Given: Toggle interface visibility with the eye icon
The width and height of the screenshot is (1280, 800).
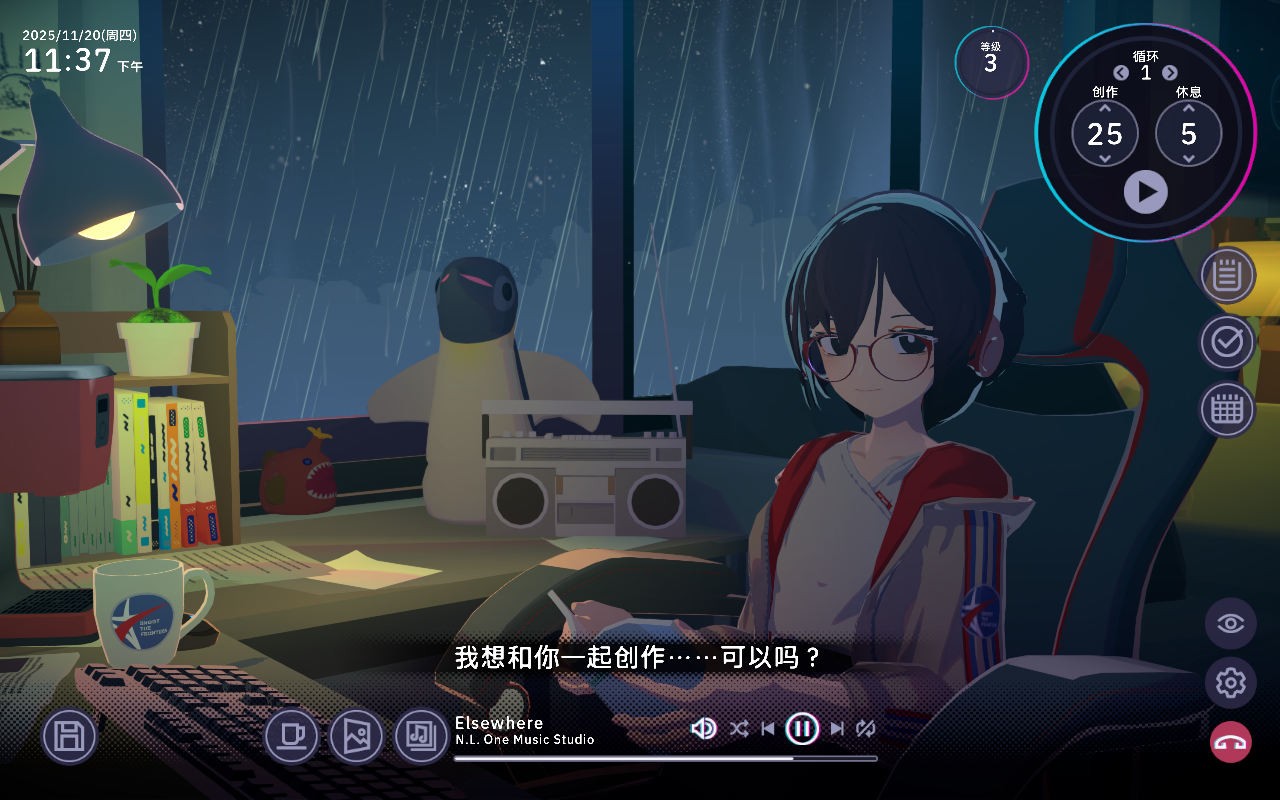Looking at the screenshot, I should pos(1230,624).
